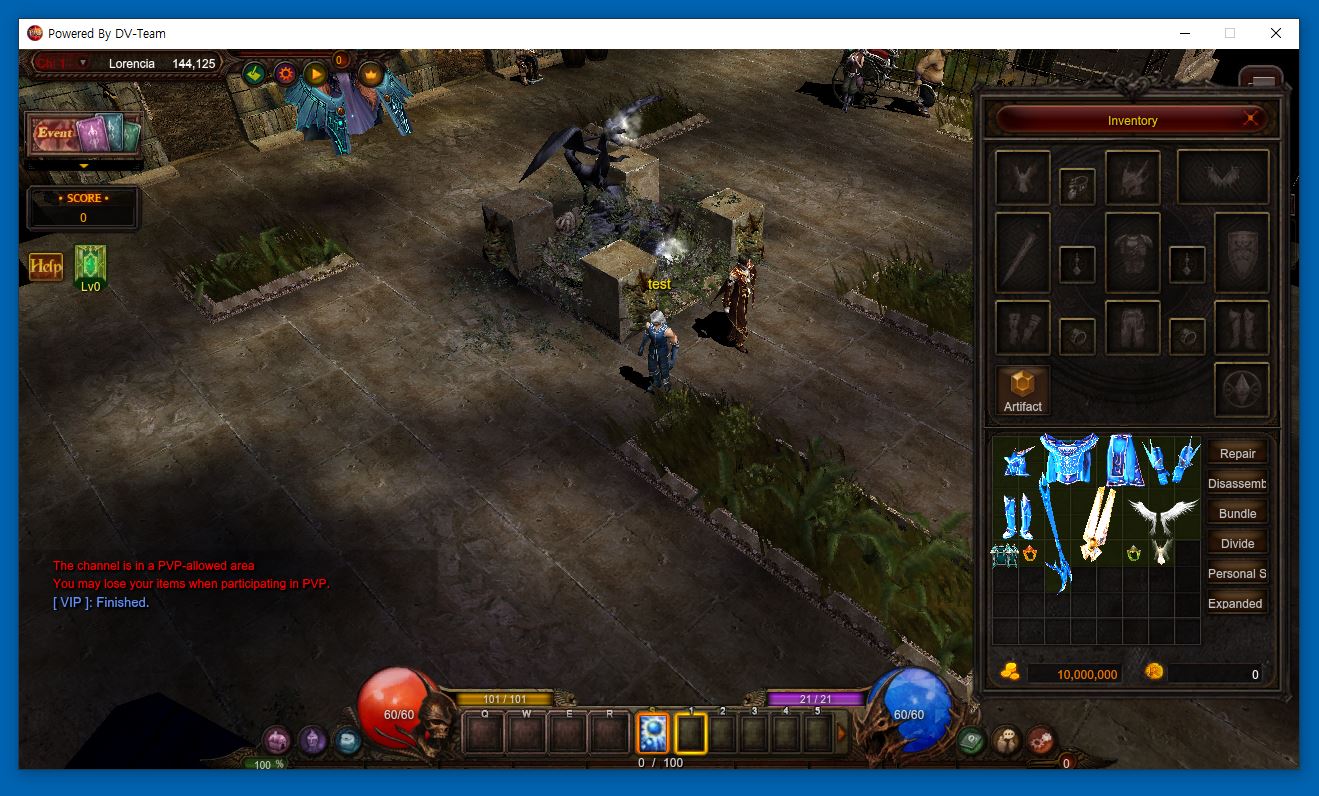Open the Personal Store
The height and width of the screenshot is (796, 1319).
tap(1237, 573)
